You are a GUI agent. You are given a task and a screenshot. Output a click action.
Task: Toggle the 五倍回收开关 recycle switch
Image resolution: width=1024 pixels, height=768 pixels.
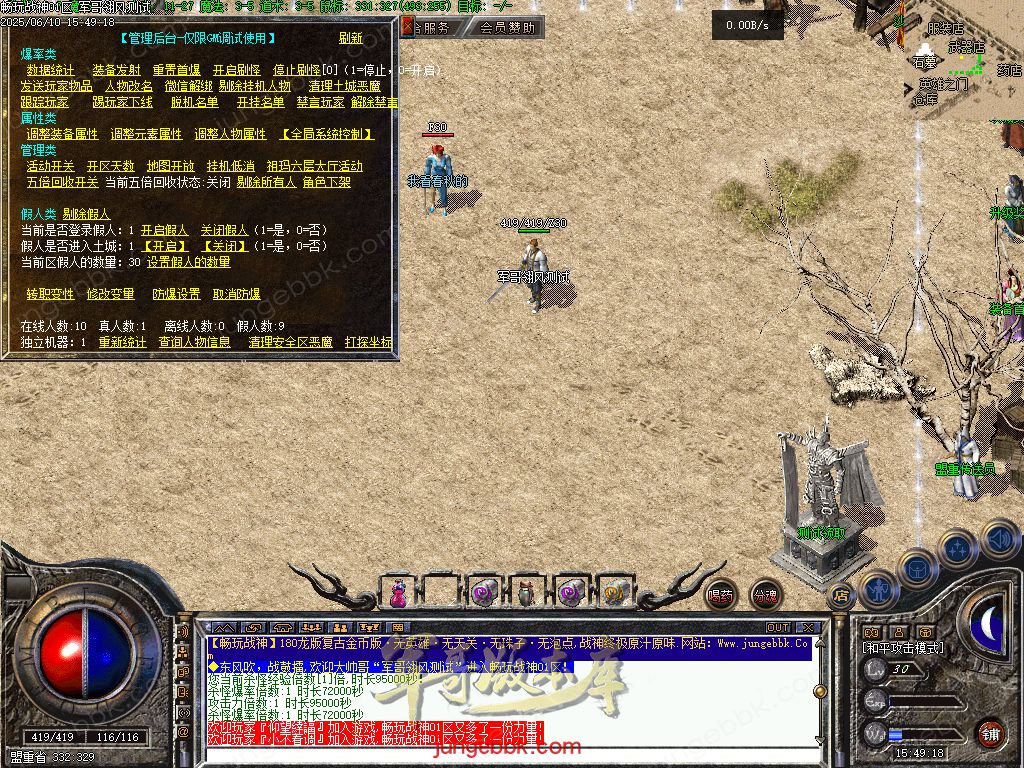tap(62, 182)
